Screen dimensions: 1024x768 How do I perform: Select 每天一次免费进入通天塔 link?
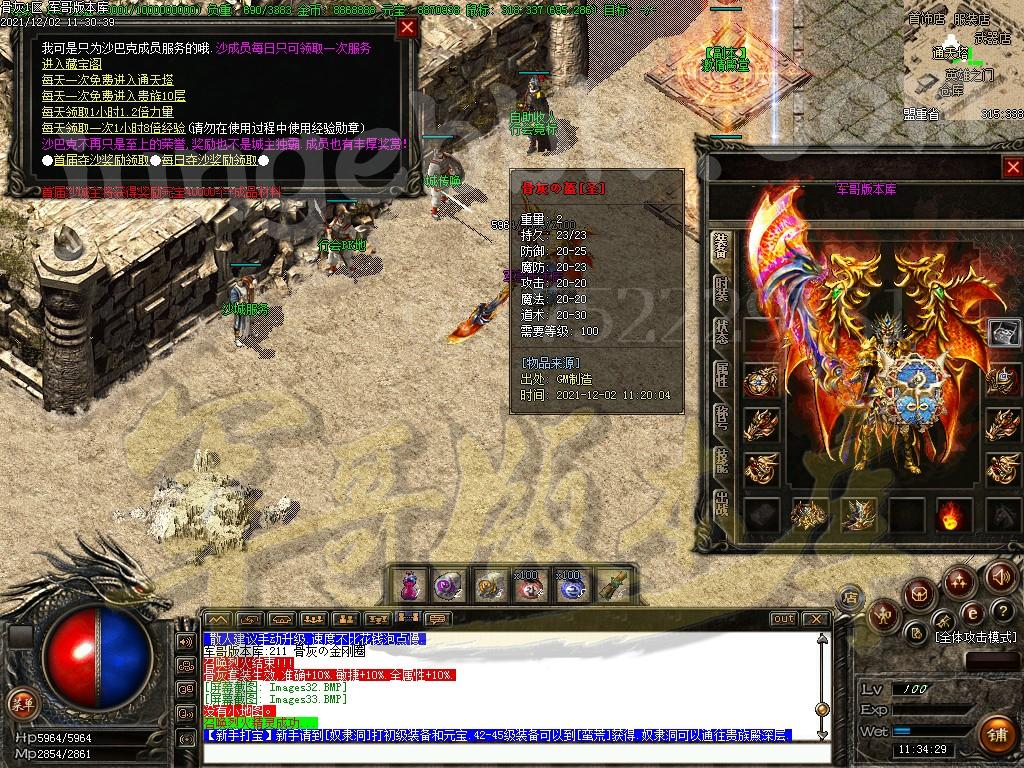(x=105, y=79)
